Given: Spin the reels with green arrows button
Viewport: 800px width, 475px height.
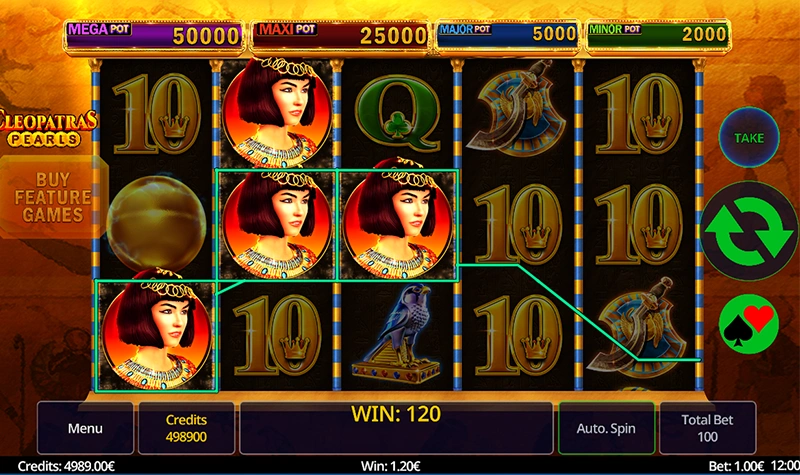Looking at the screenshot, I should tap(748, 228).
